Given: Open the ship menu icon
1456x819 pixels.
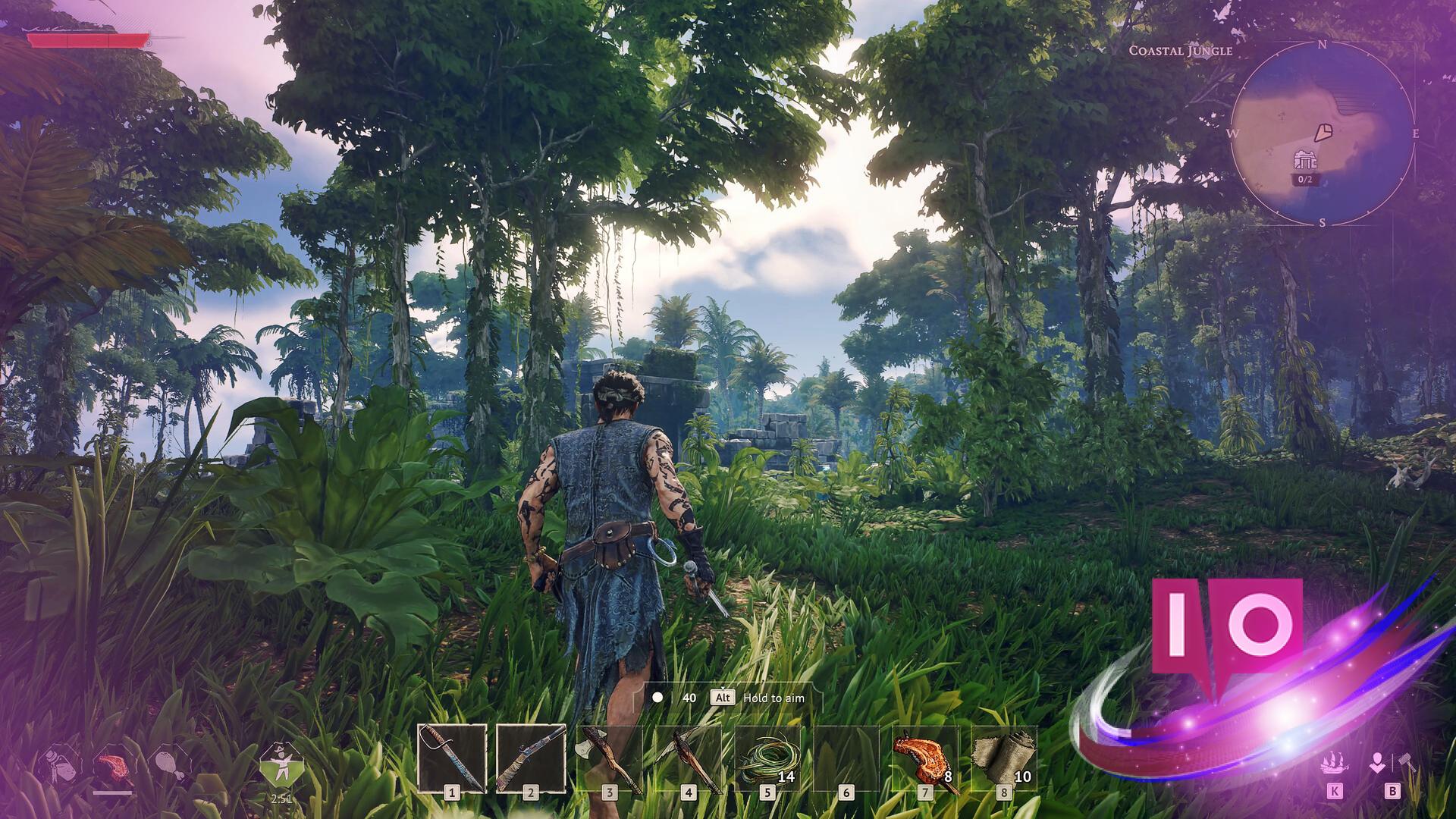Looking at the screenshot, I should click(1334, 763).
